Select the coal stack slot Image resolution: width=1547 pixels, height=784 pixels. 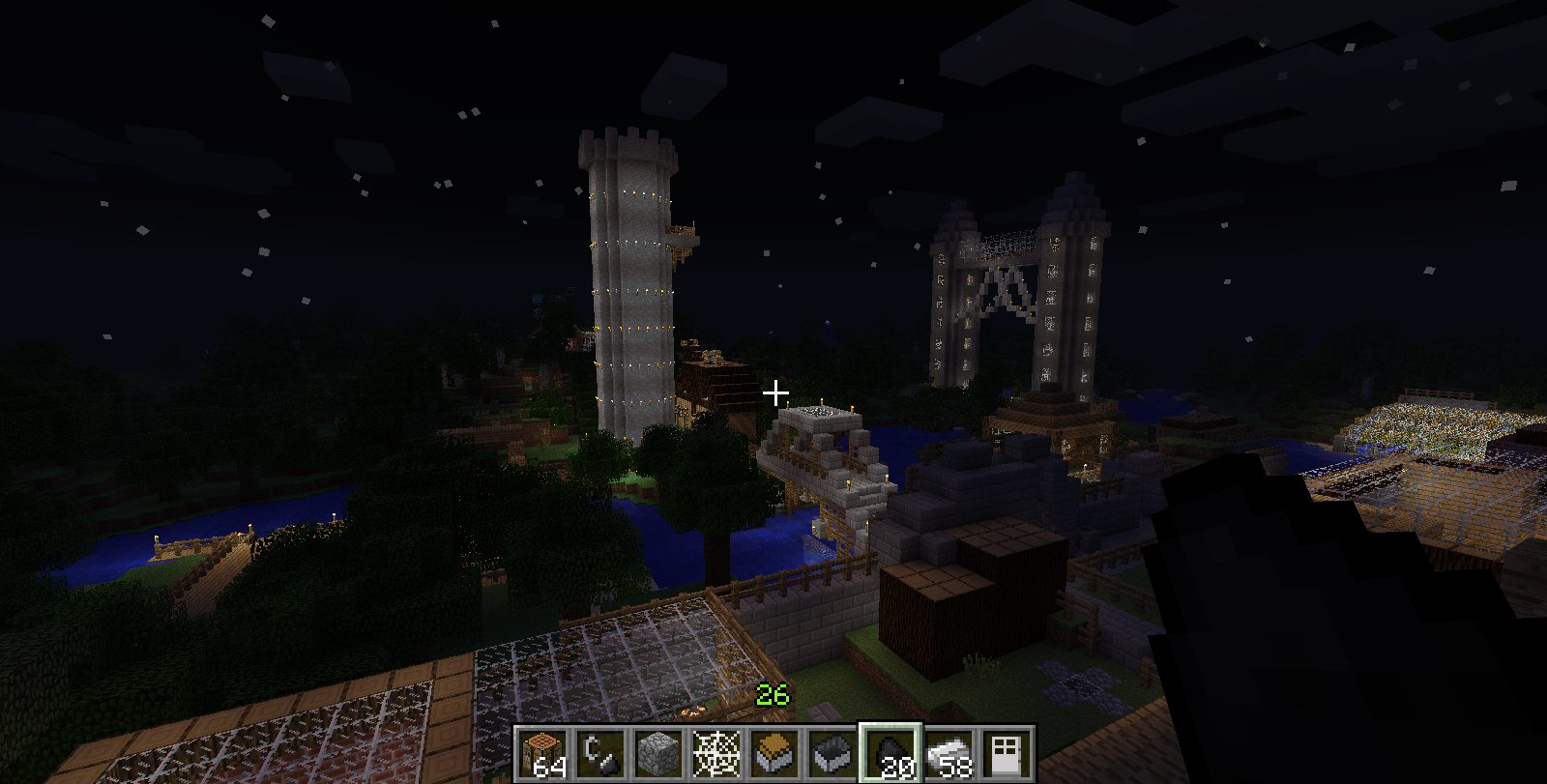(890, 754)
